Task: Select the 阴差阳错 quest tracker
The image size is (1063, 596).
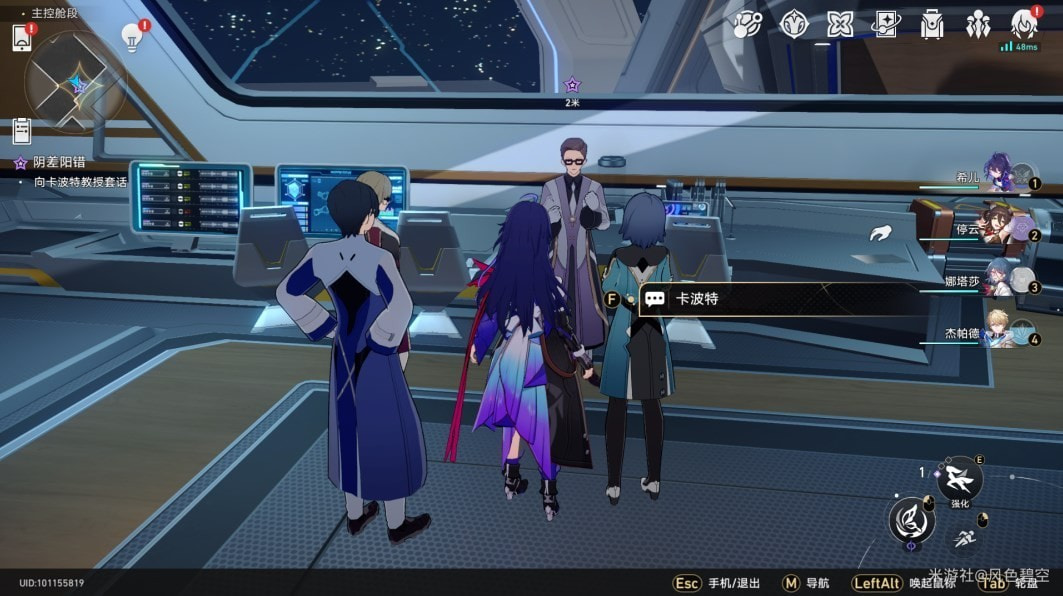Action: (x=58, y=162)
